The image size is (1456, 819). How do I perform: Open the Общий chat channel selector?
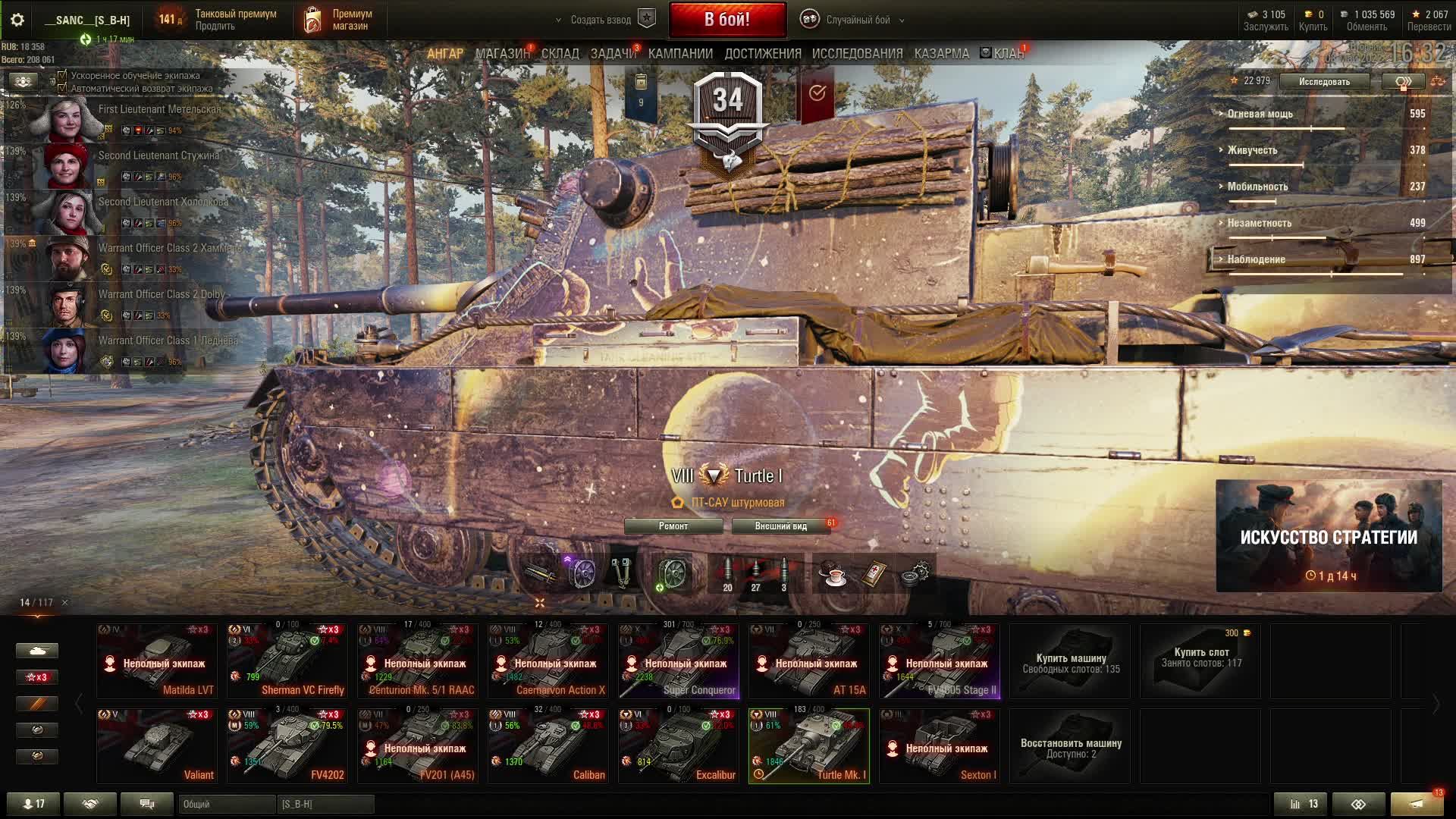227,804
